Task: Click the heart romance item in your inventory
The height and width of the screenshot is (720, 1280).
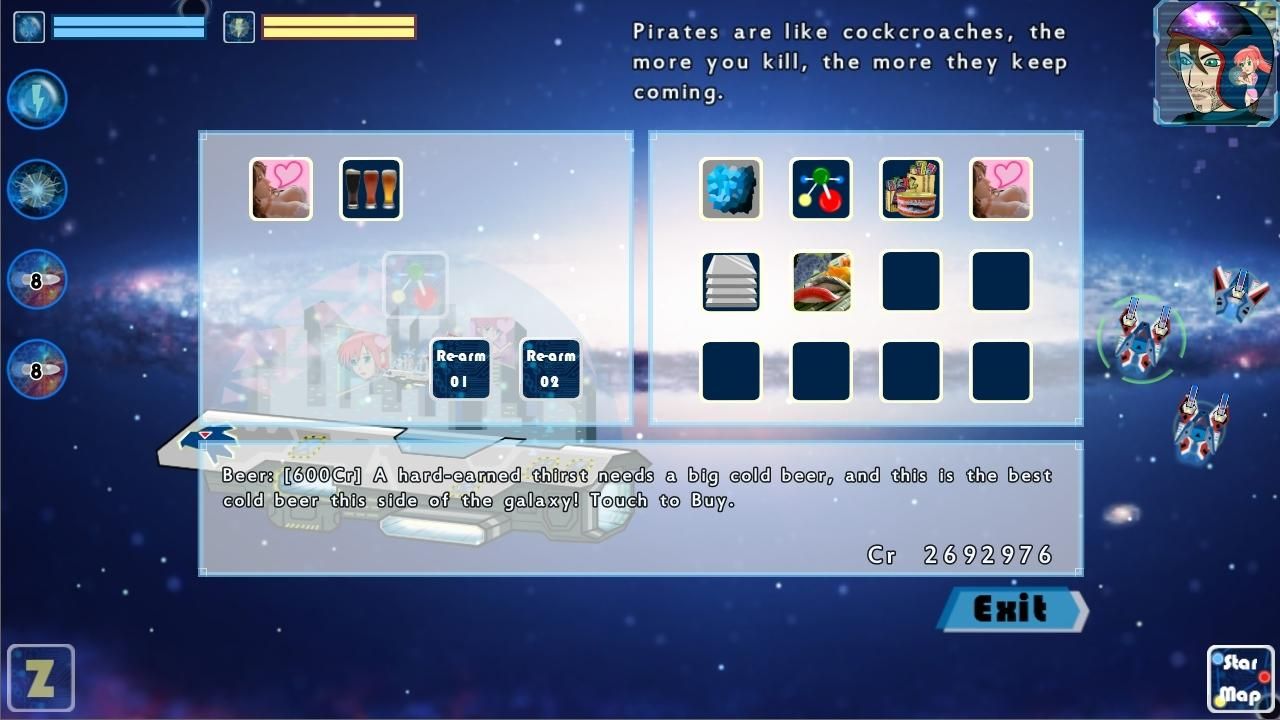Action: coord(278,188)
